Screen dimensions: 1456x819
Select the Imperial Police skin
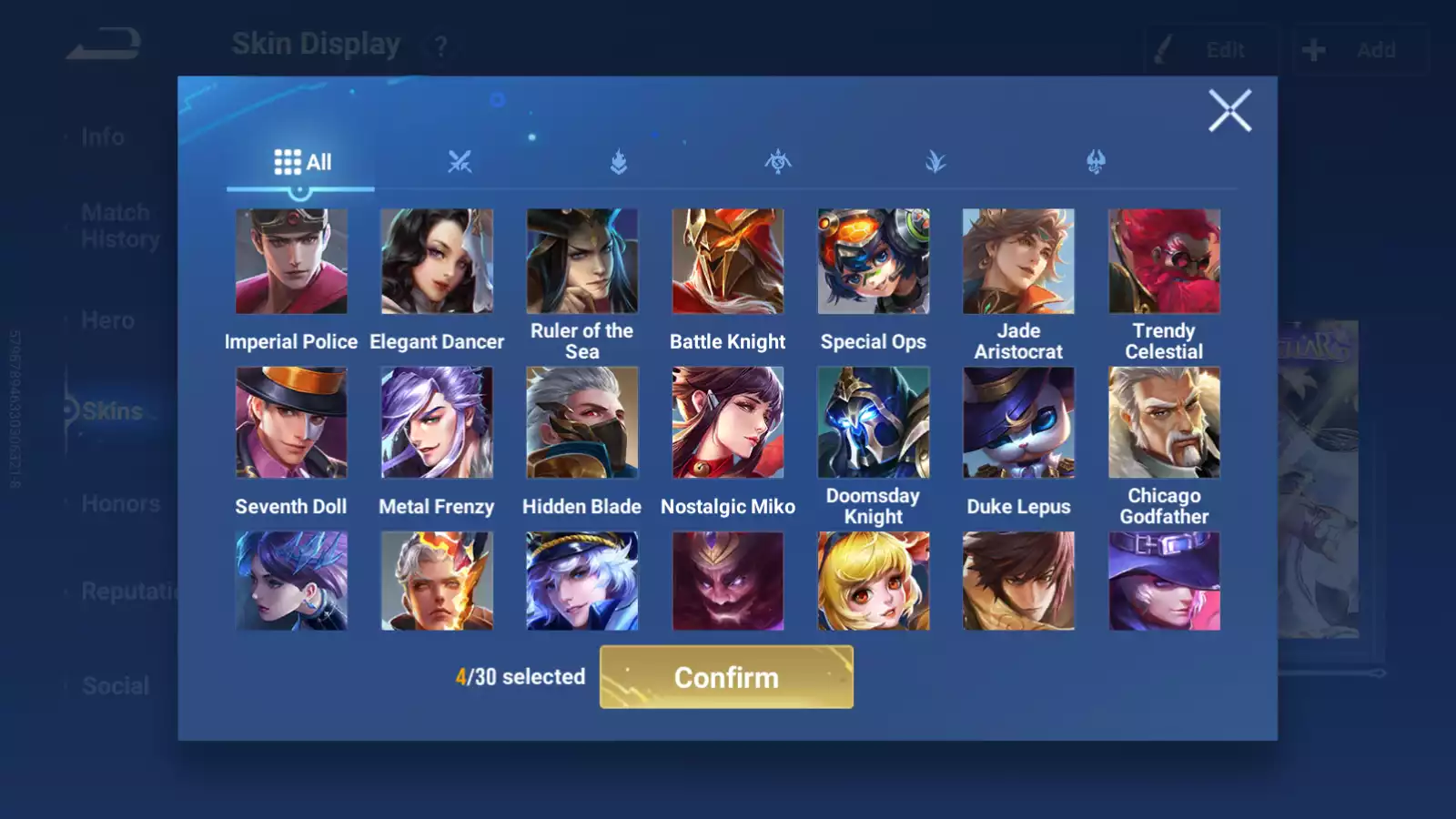(x=291, y=262)
